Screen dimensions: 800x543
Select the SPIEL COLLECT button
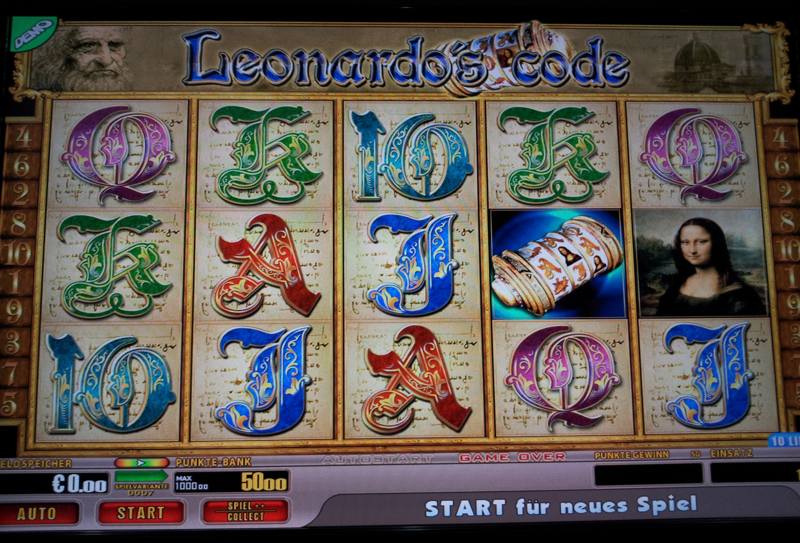click(245, 511)
